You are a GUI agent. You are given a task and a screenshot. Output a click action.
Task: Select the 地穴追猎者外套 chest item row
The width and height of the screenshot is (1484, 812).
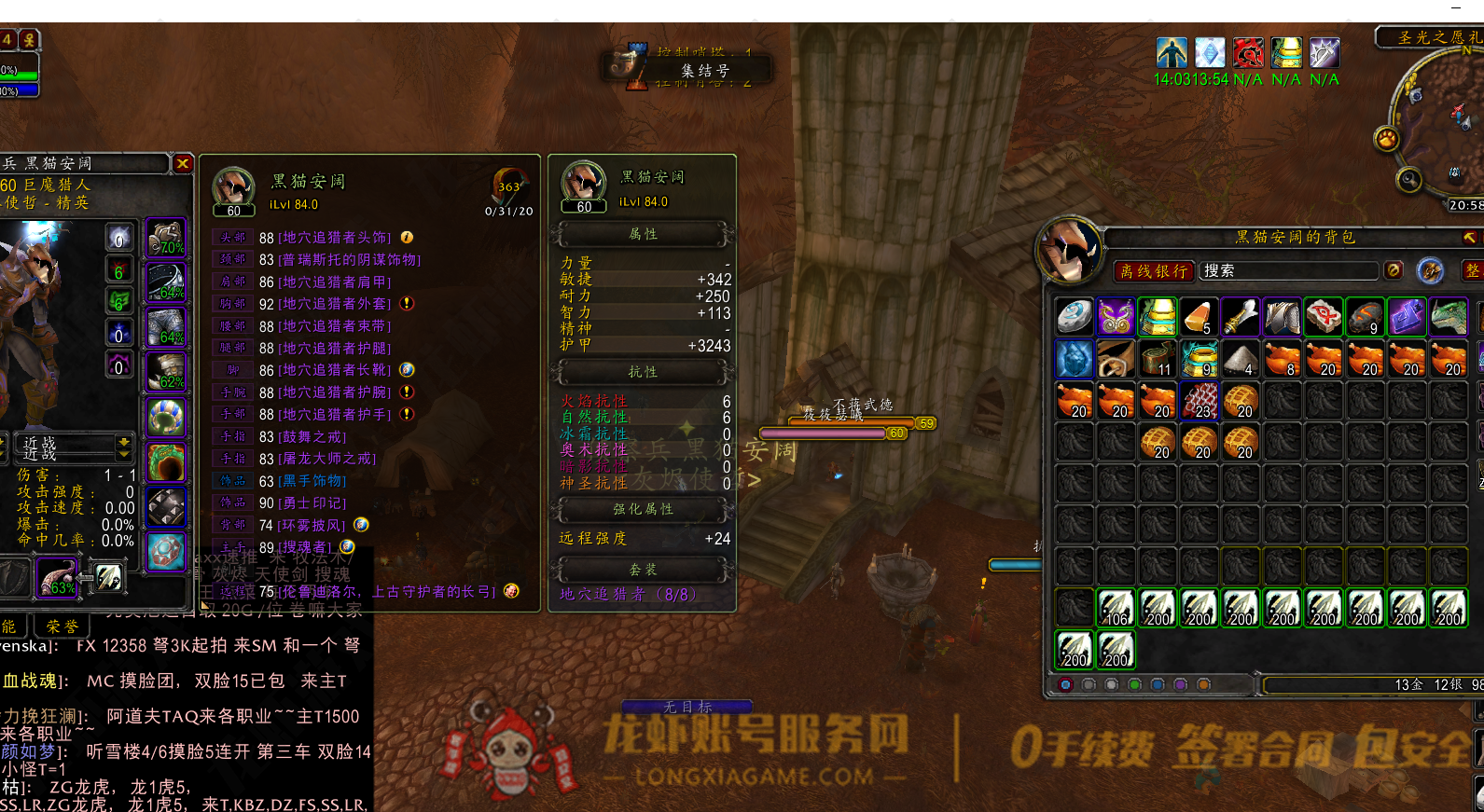point(334,304)
